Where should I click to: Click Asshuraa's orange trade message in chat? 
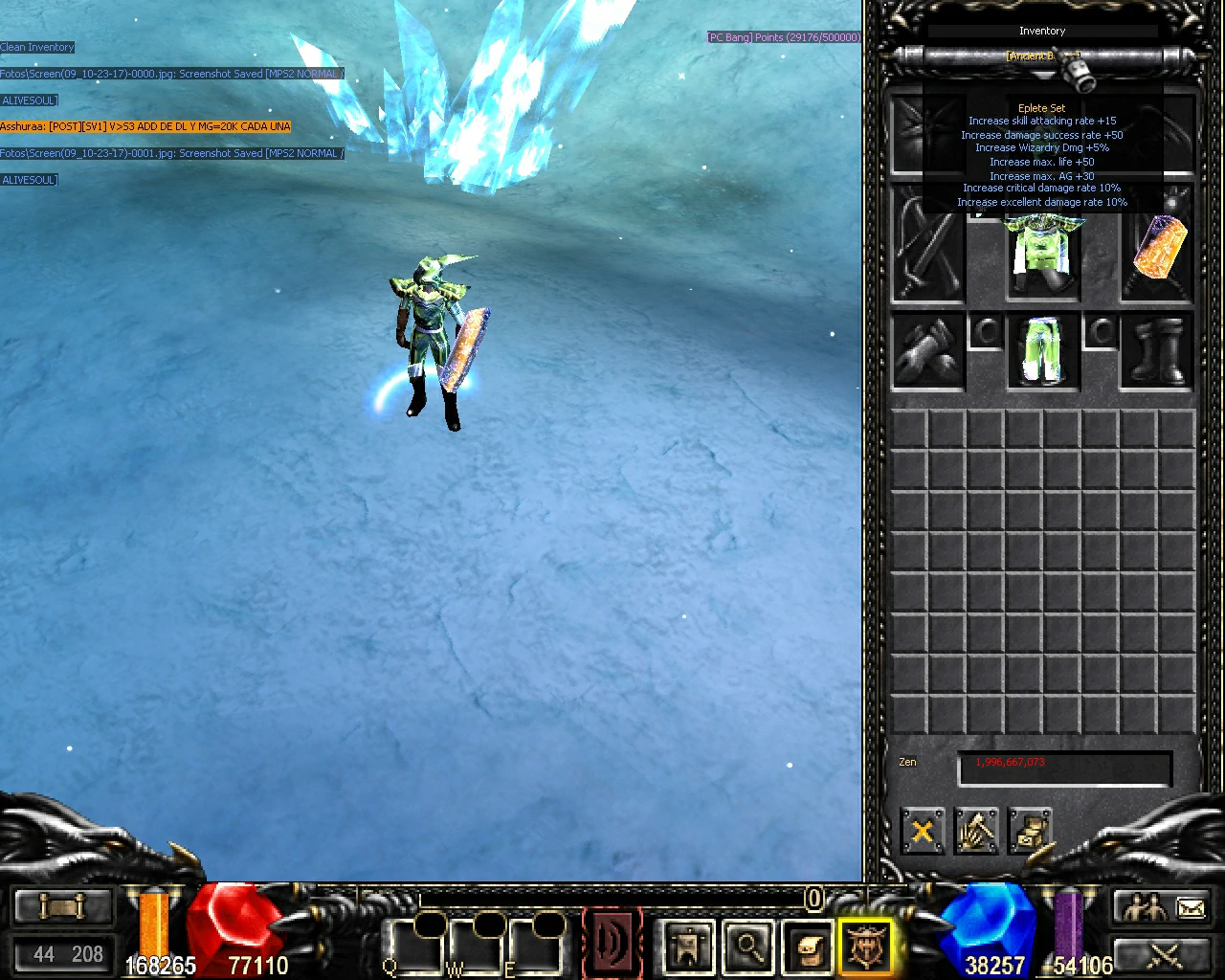(x=144, y=125)
